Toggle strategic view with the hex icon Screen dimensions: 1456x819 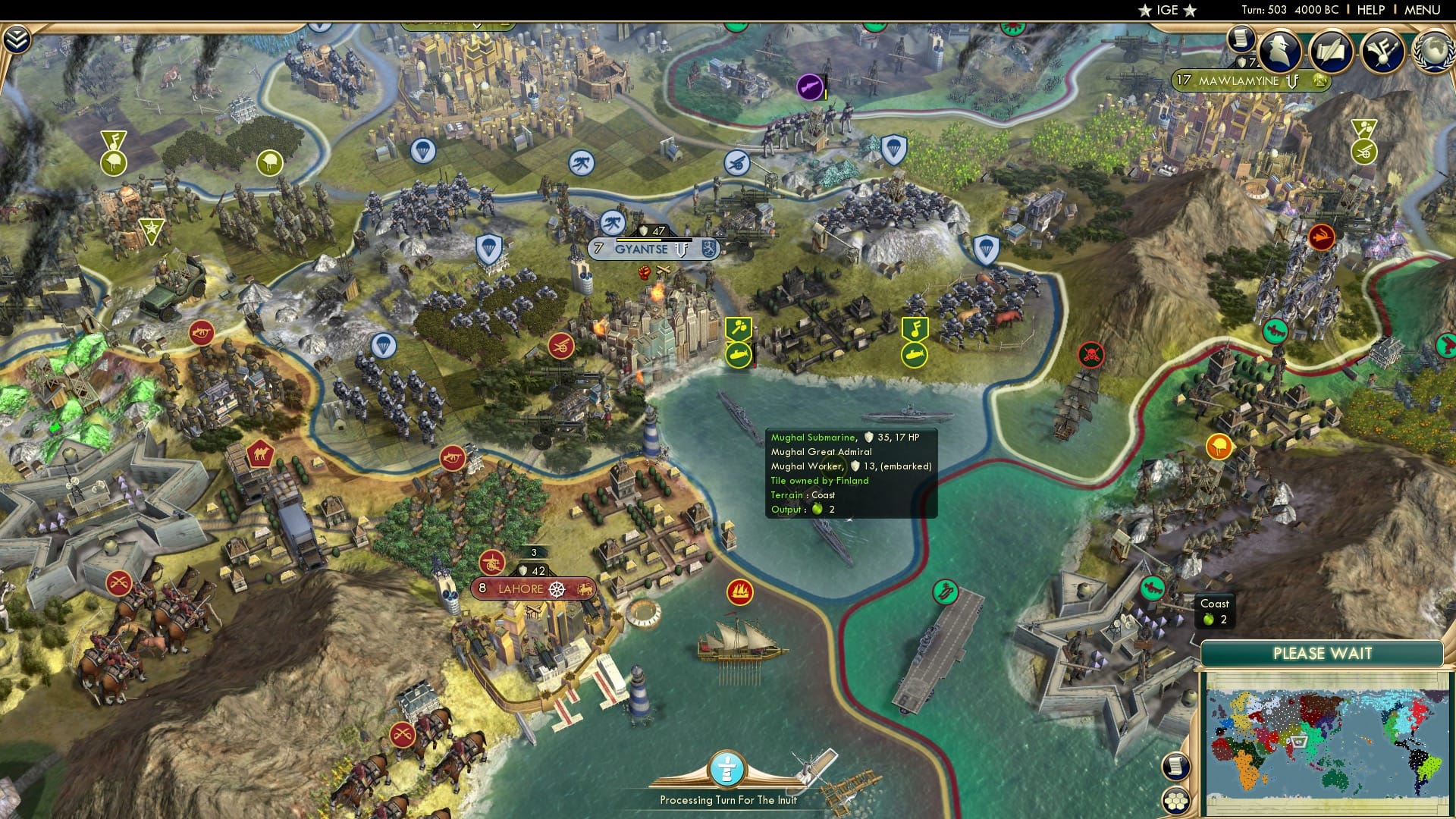tap(1175, 802)
